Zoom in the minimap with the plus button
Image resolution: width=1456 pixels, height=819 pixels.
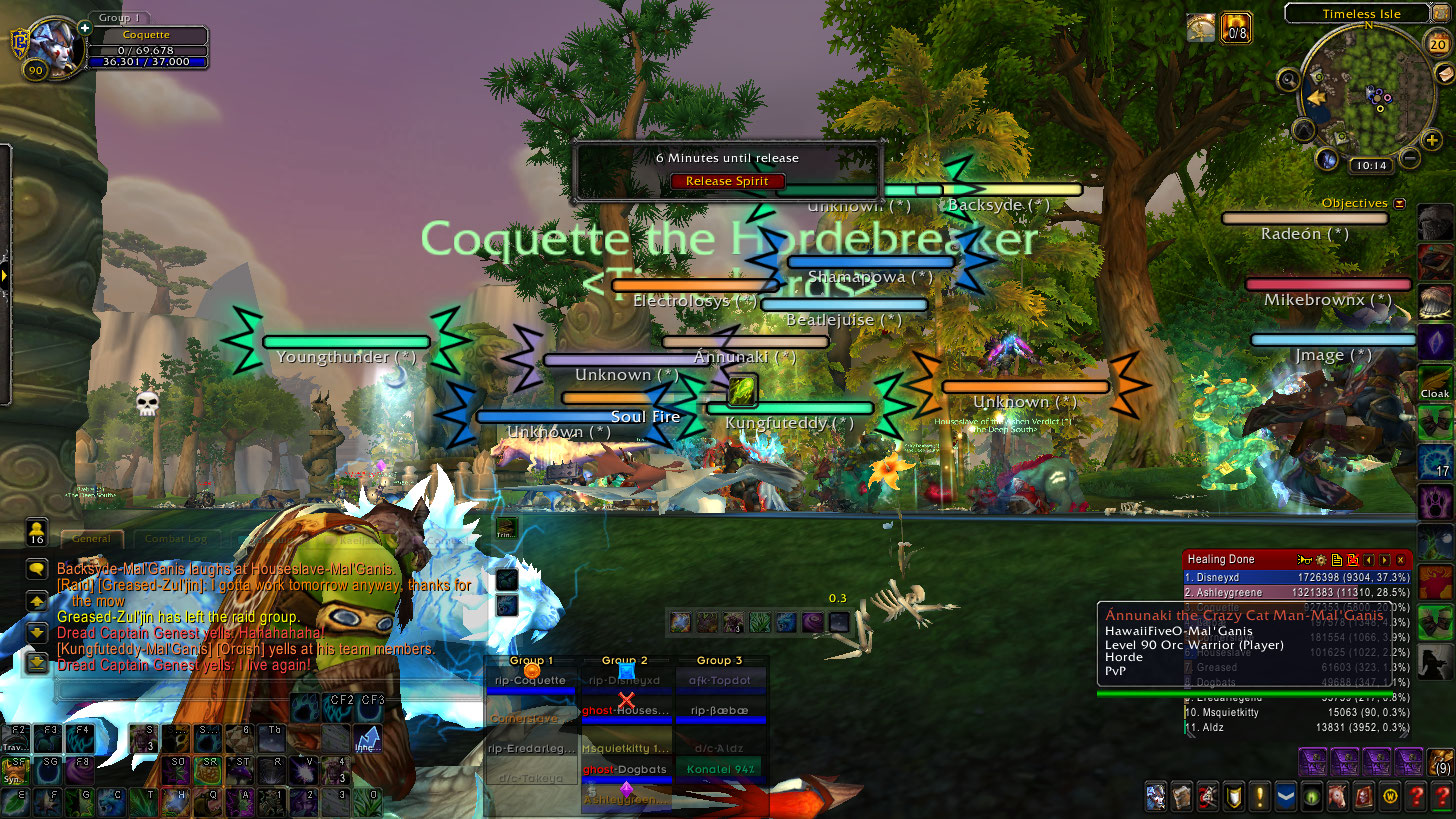pos(1432,141)
